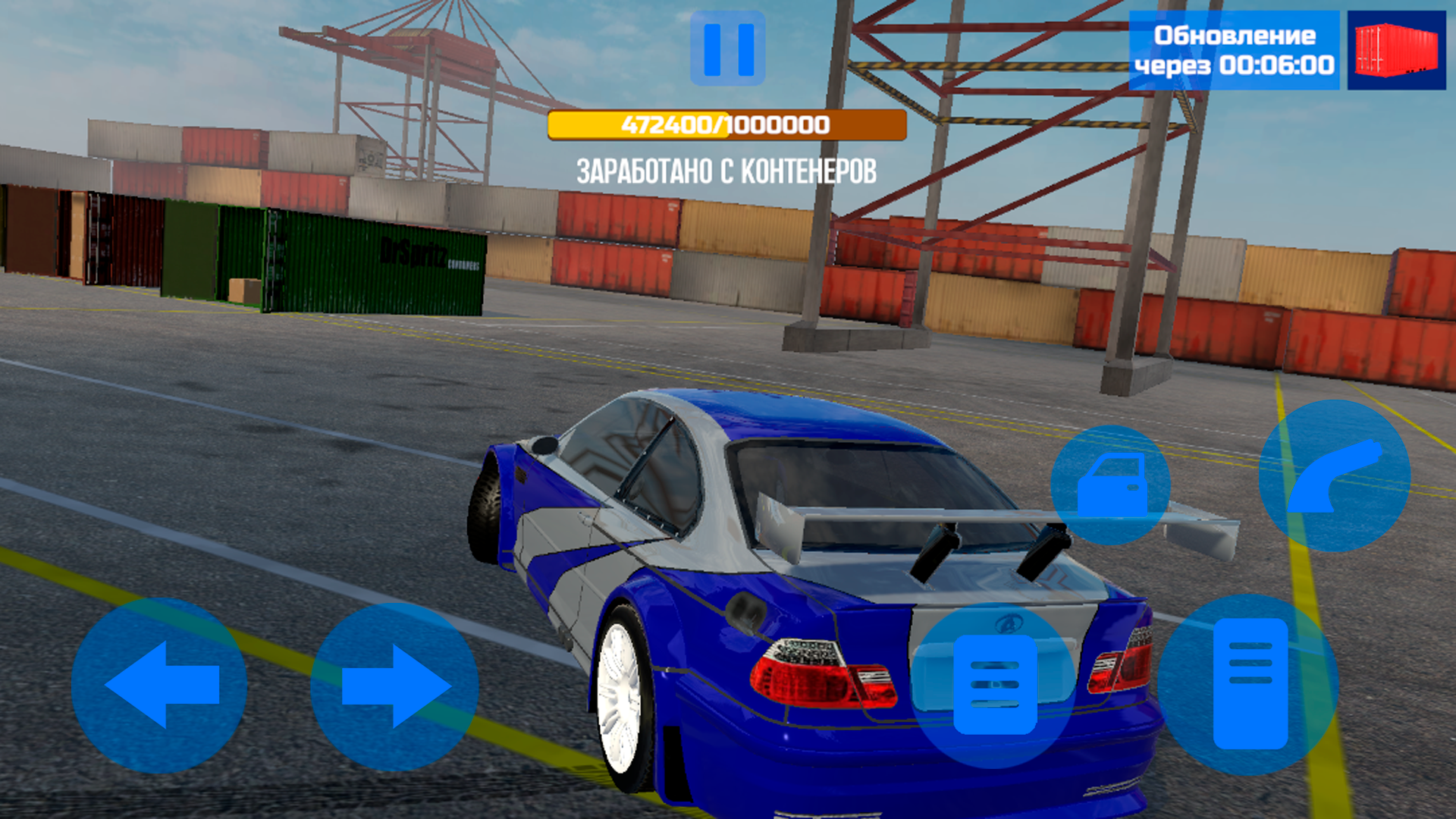Tap the steering right arrow
The image size is (1456, 819).
(394, 686)
